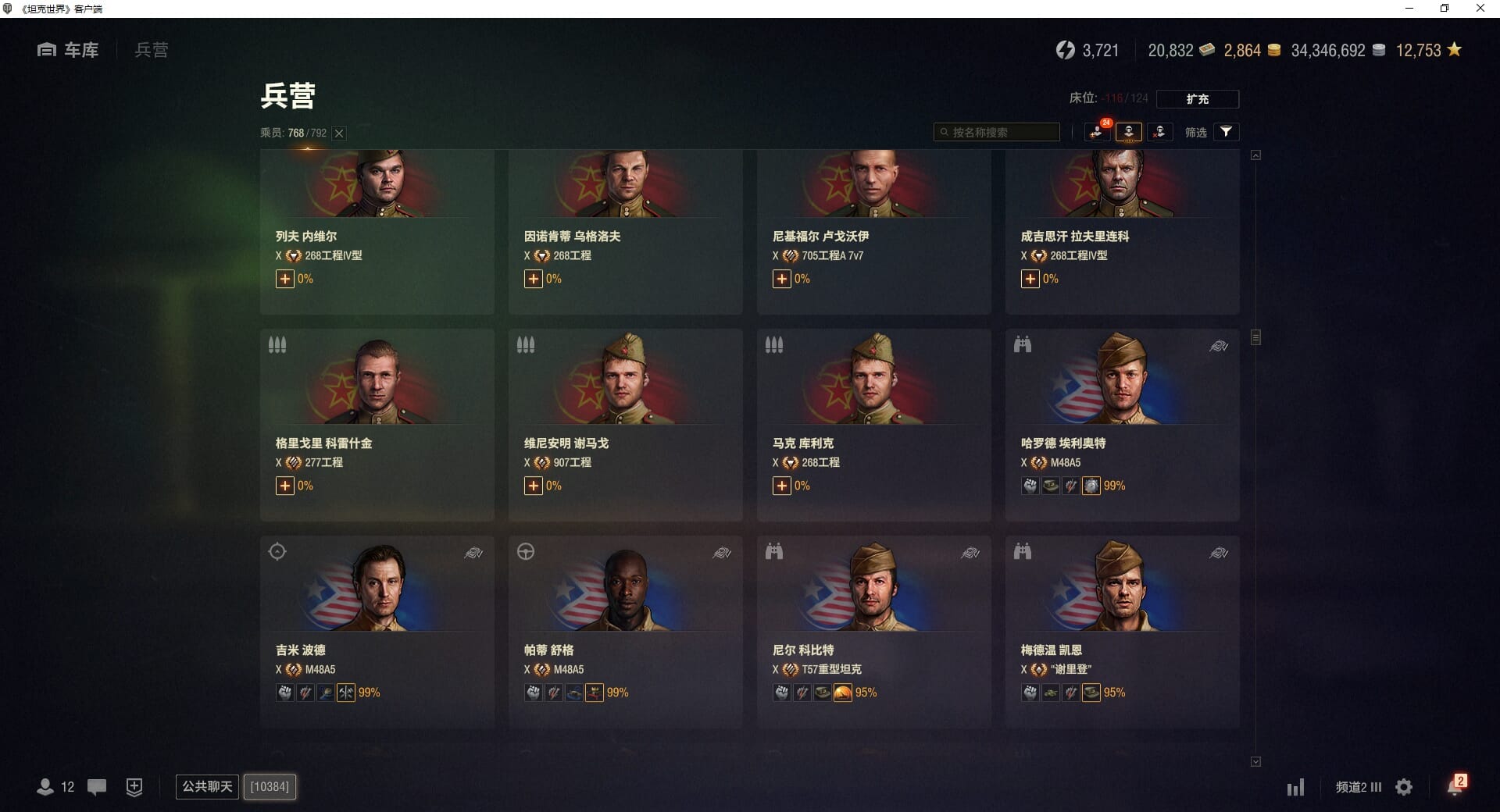Choose T57 crew member 尼尔 科比特
The image size is (1500, 812).
873,631
